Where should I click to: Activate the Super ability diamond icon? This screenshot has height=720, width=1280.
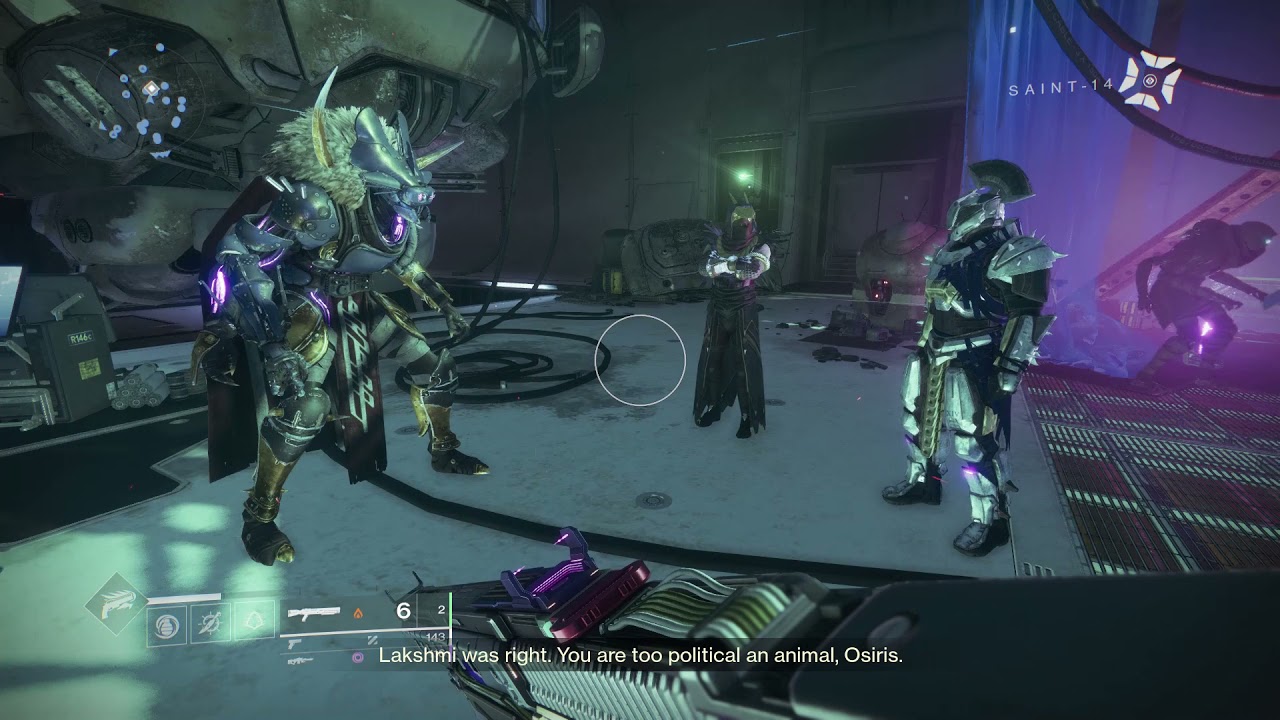click(x=116, y=602)
